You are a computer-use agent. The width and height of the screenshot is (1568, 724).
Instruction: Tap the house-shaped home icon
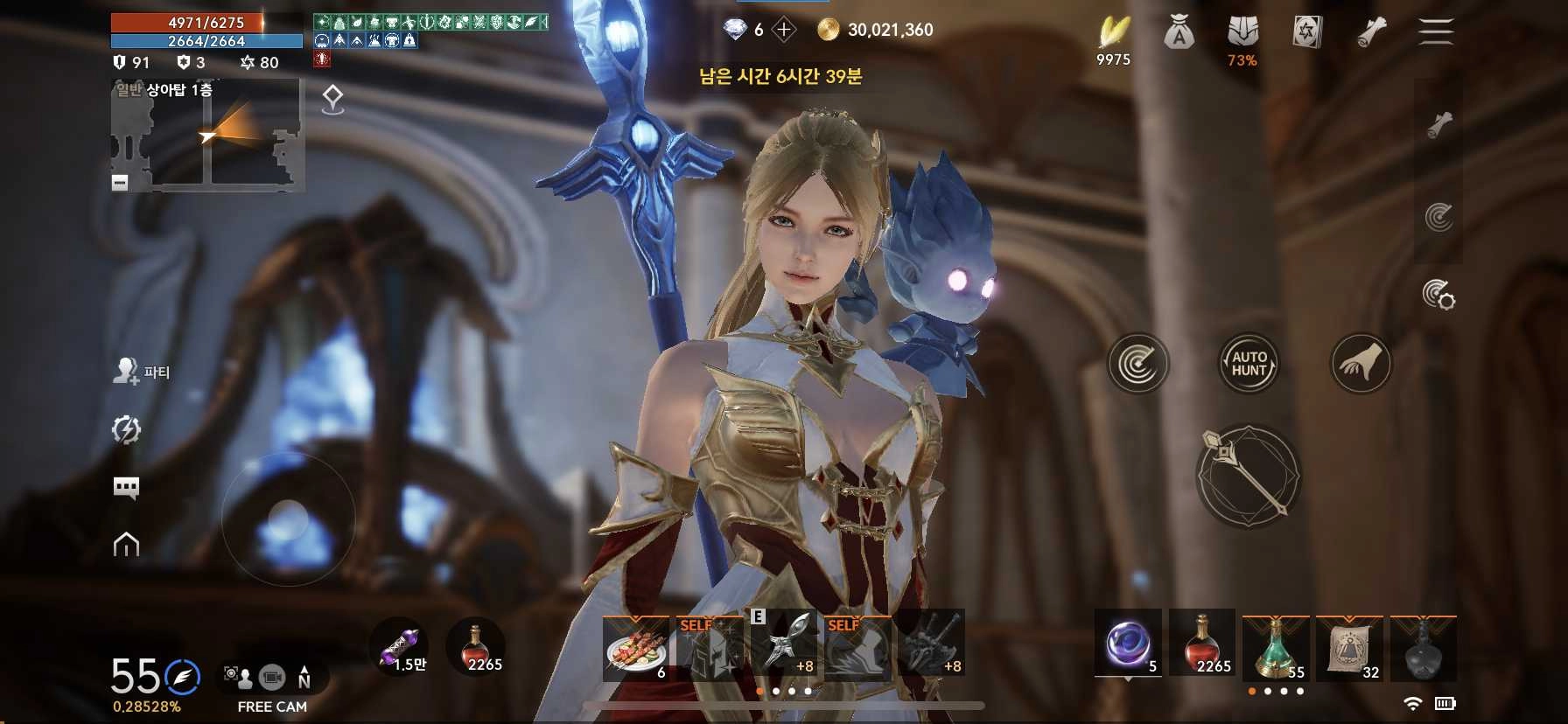[x=127, y=545]
